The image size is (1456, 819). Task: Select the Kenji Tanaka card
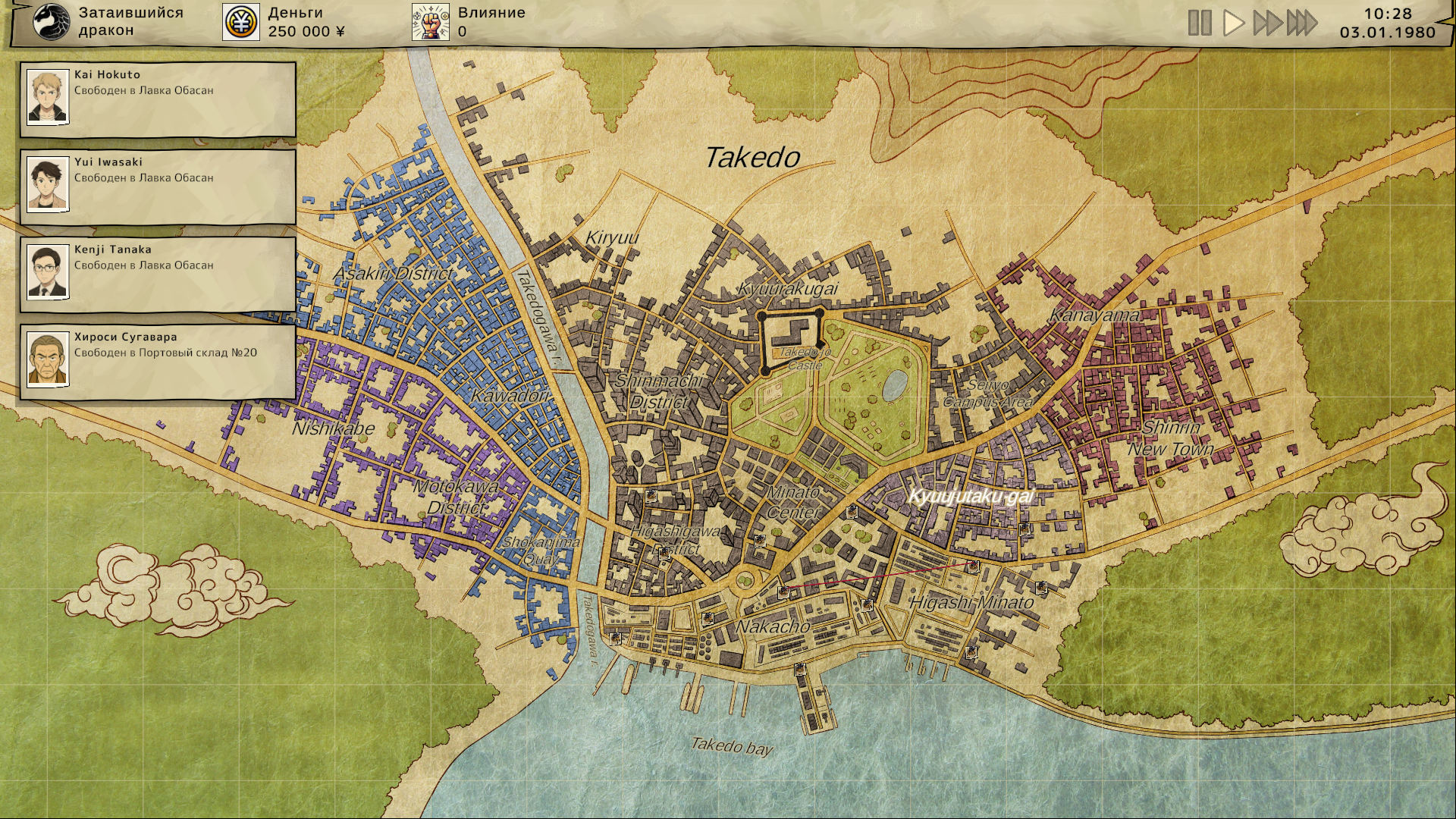pos(158,273)
